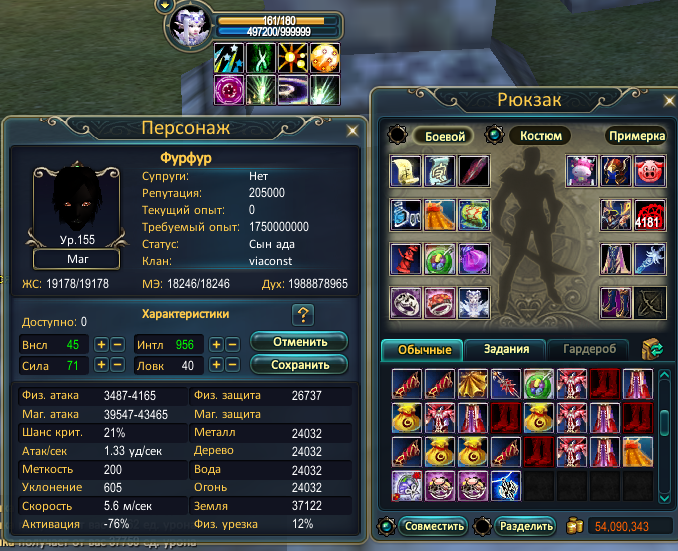The width and height of the screenshot is (678, 551).
Task: Click the Совместить button
Action: [432, 525]
